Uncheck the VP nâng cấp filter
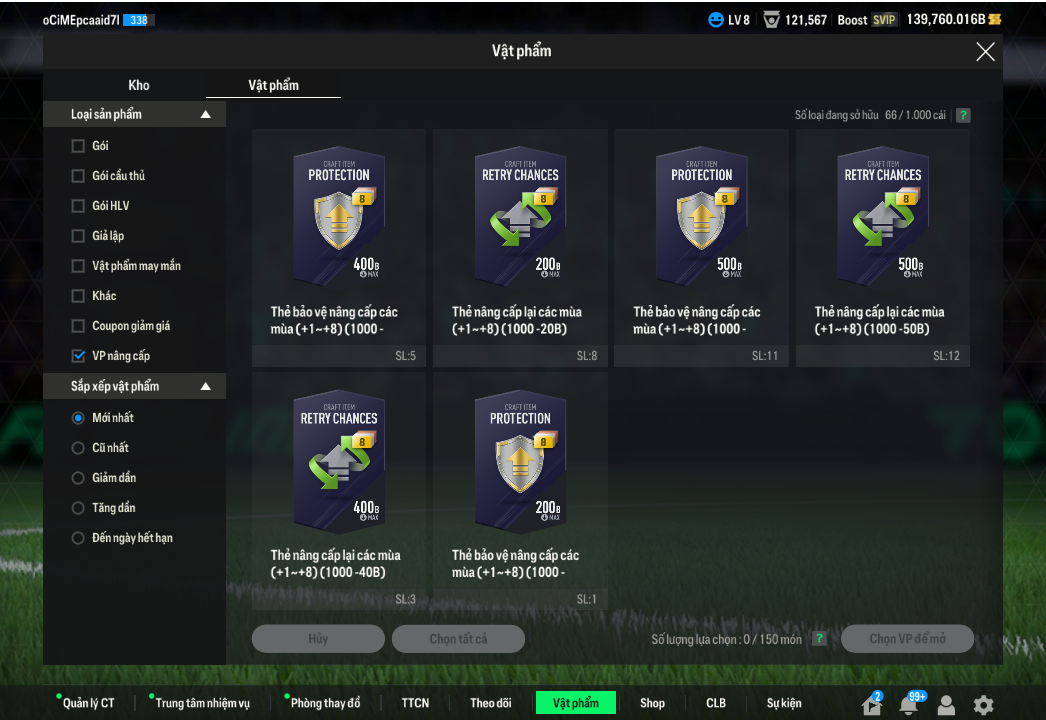The image size is (1046, 720). click(78, 356)
